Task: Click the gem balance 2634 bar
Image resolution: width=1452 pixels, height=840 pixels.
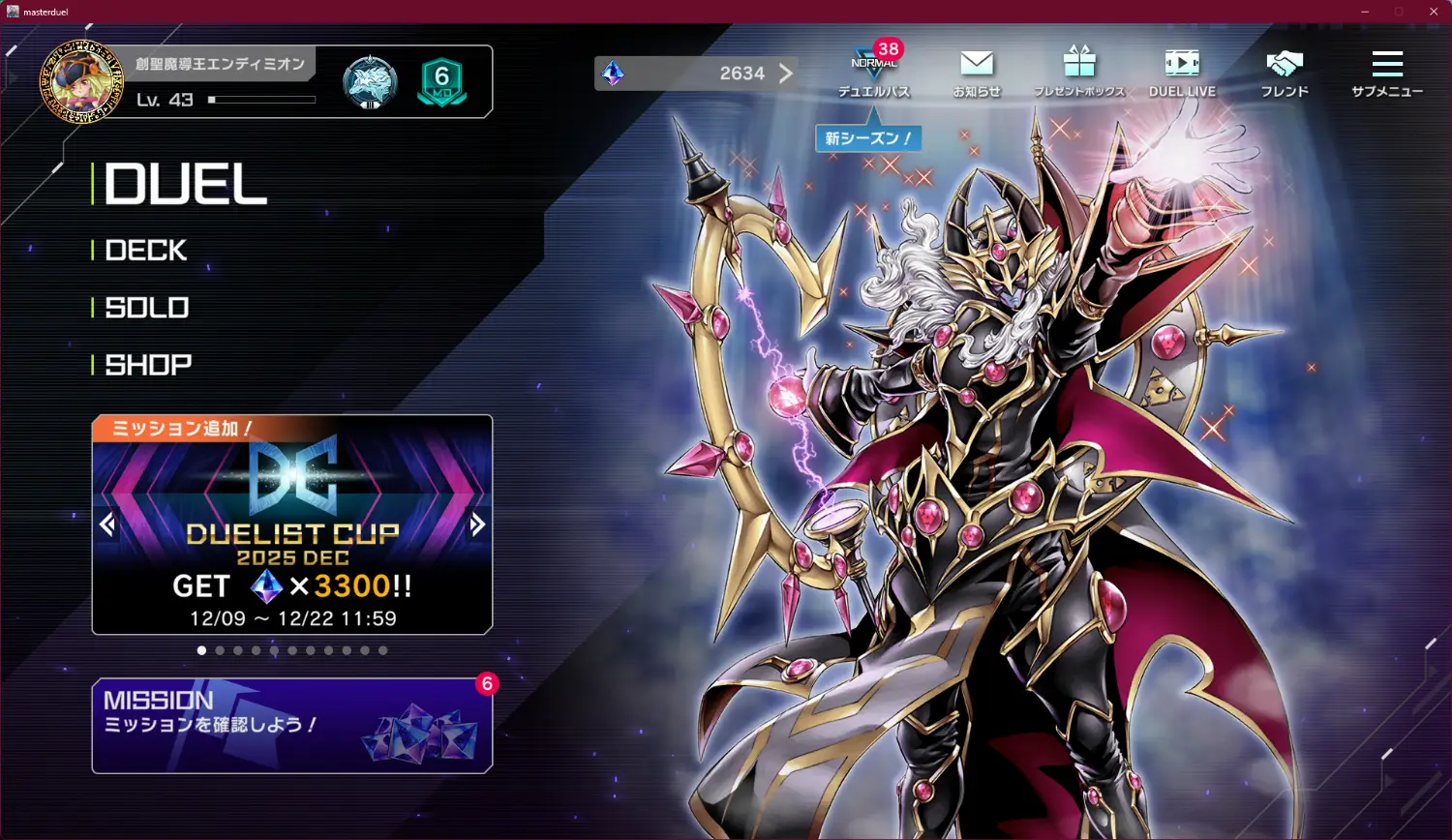Action: pyautogui.click(x=696, y=74)
